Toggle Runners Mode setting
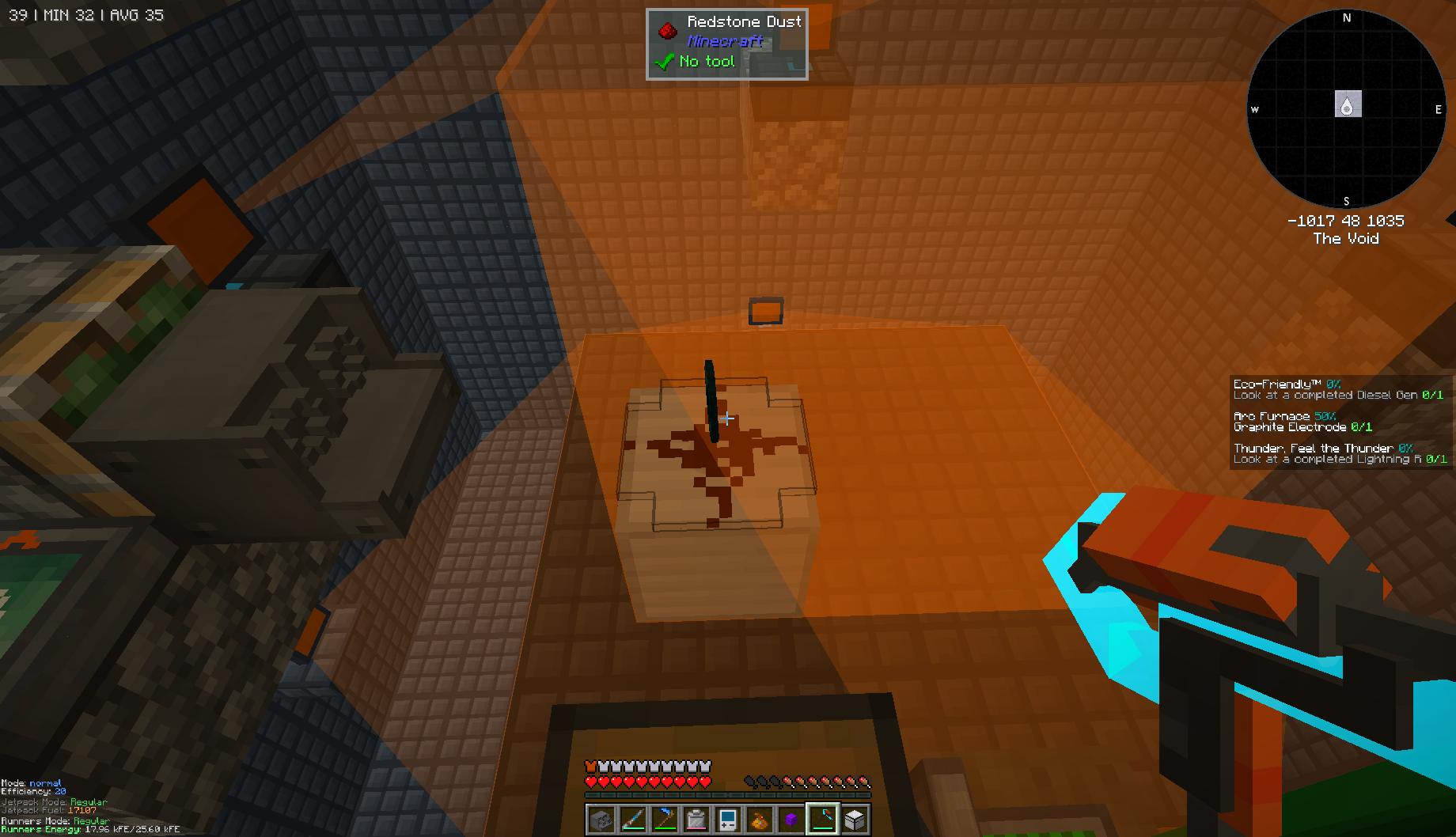1456x837 pixels. tap(55, 820)
